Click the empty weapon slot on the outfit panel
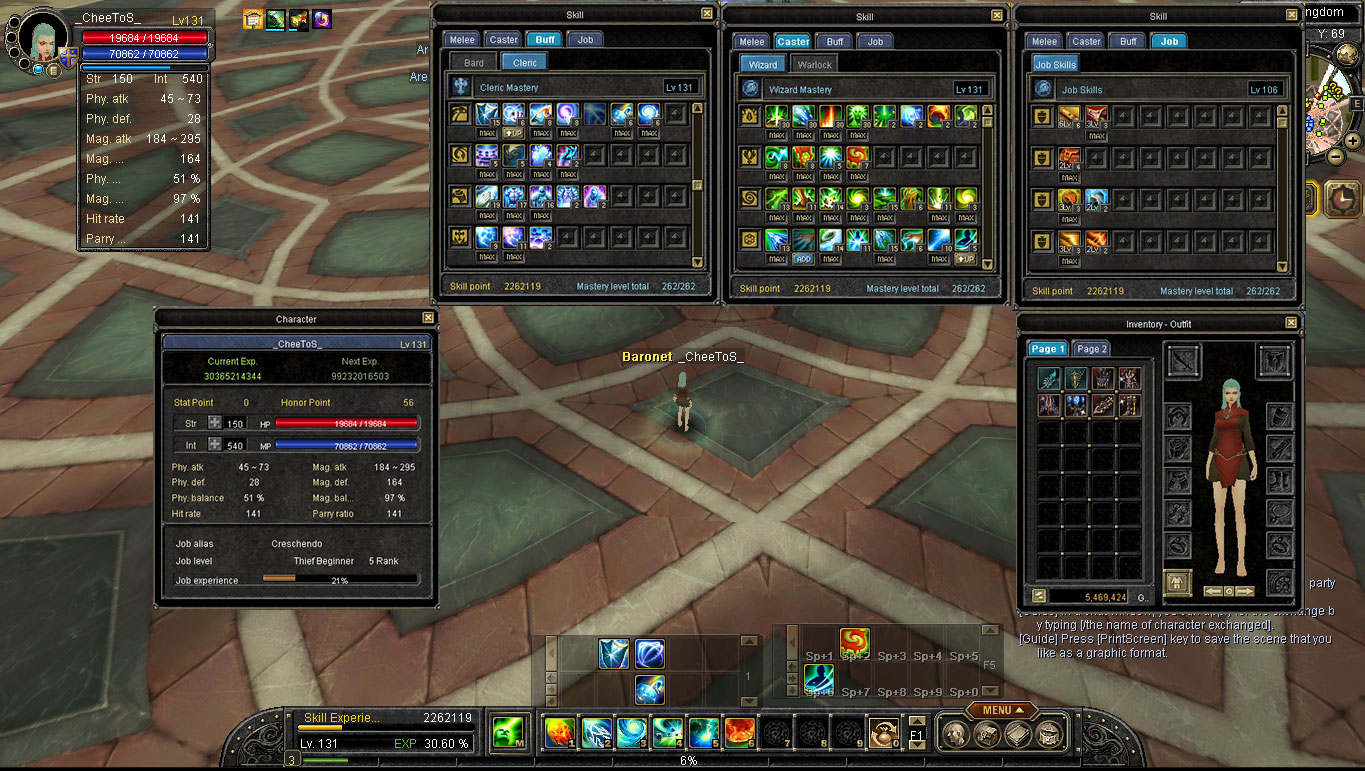 tap(1184, 360)
